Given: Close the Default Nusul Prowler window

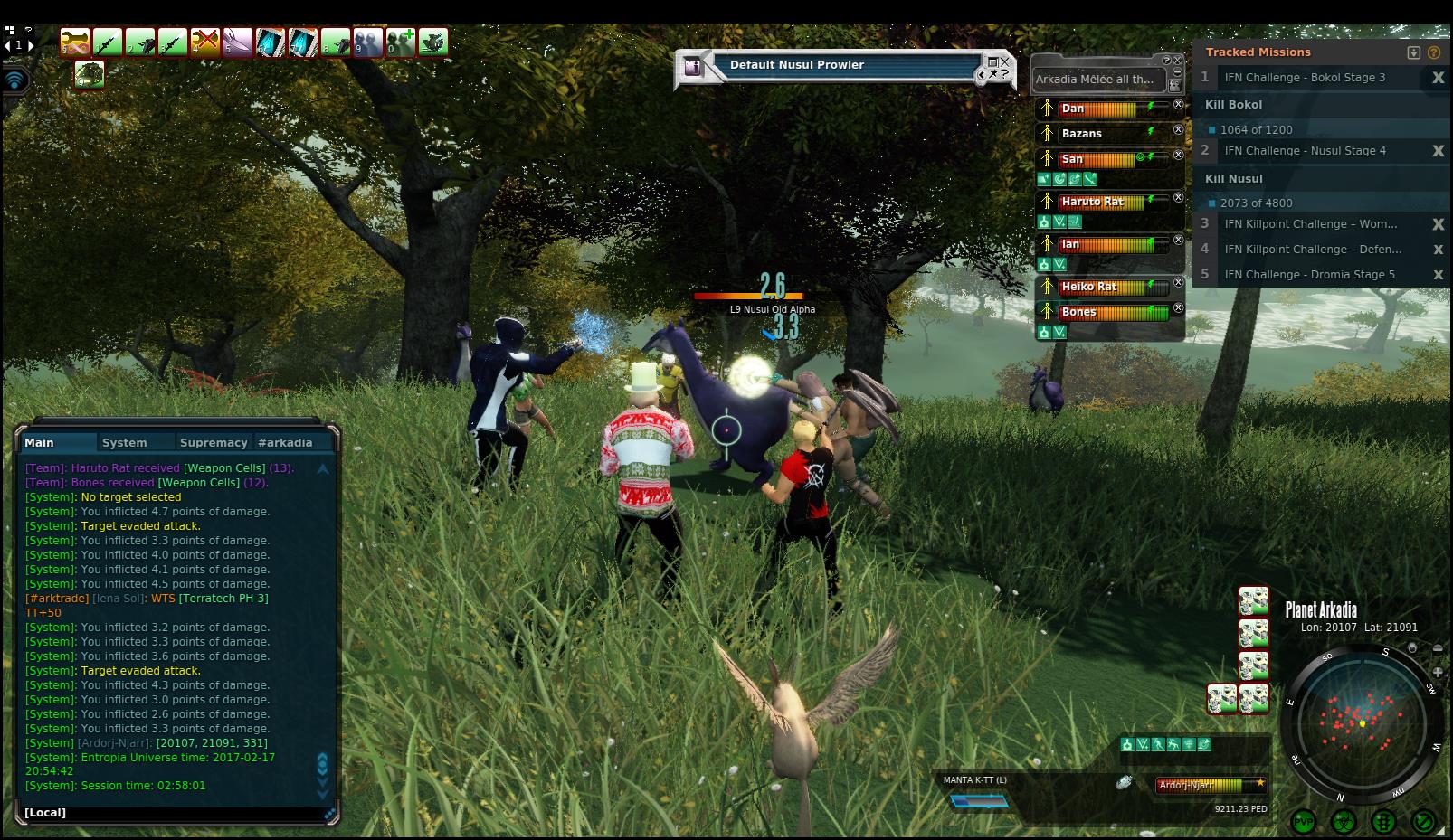Looking at the screenshot, I should click(x=1005, y=62).
